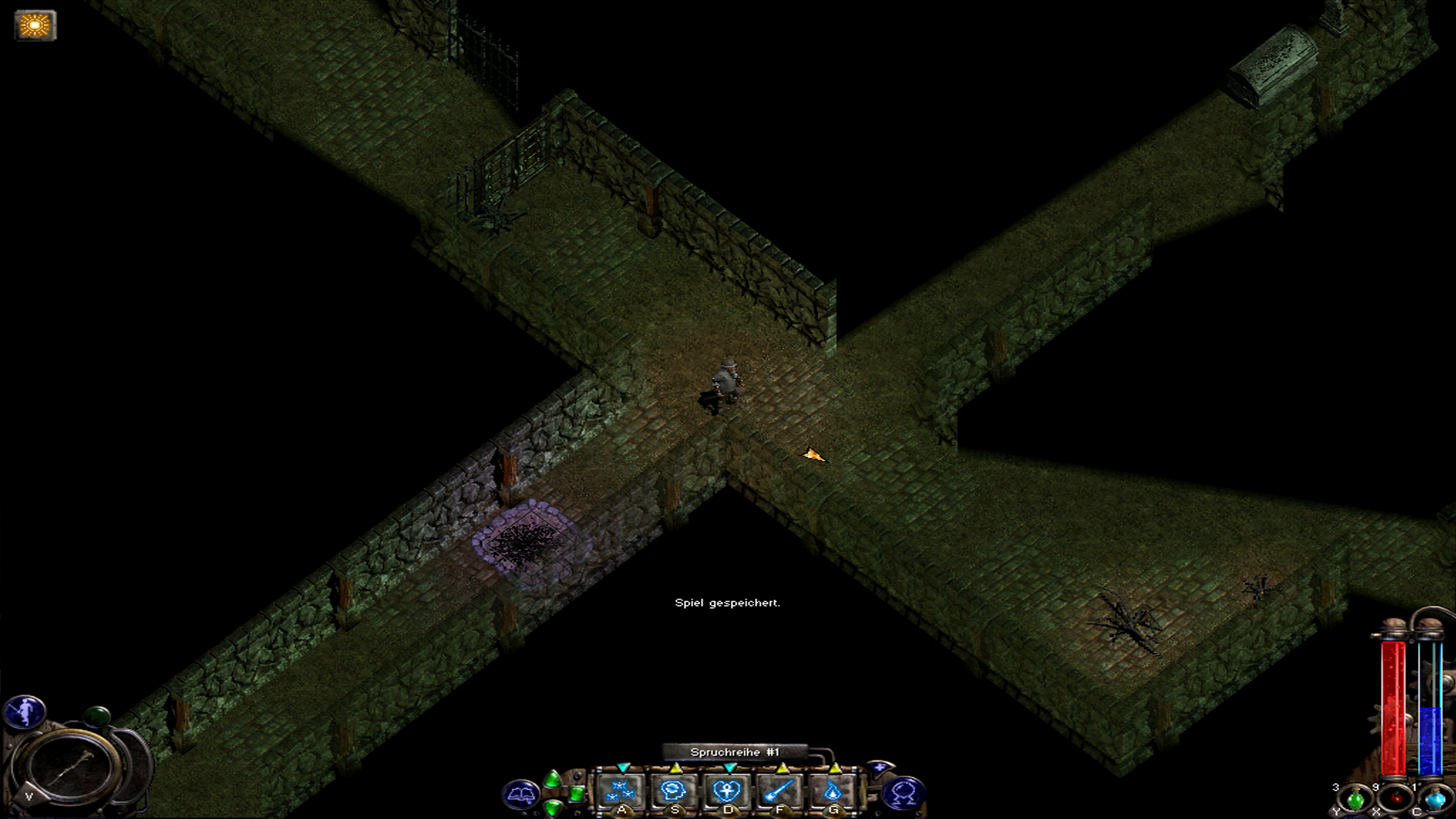Drink the cyan mana potion

tap(1435, 799)
